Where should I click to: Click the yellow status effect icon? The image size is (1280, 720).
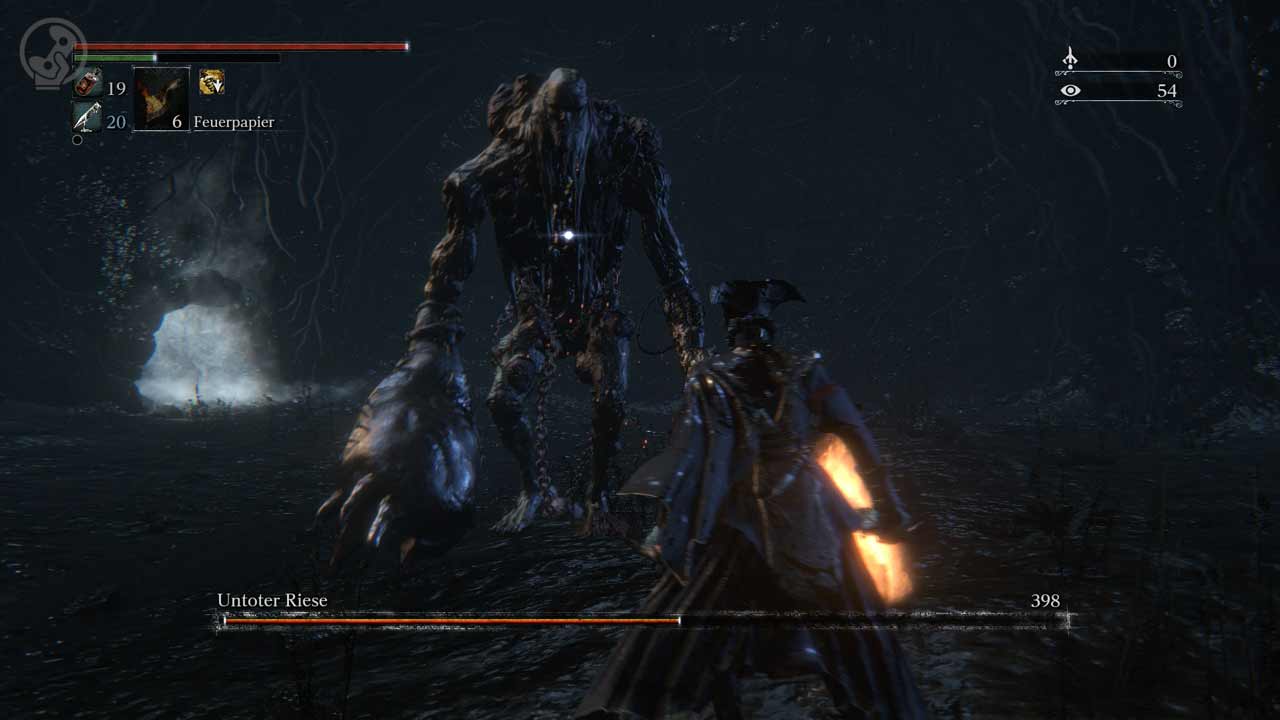(211, 82)
